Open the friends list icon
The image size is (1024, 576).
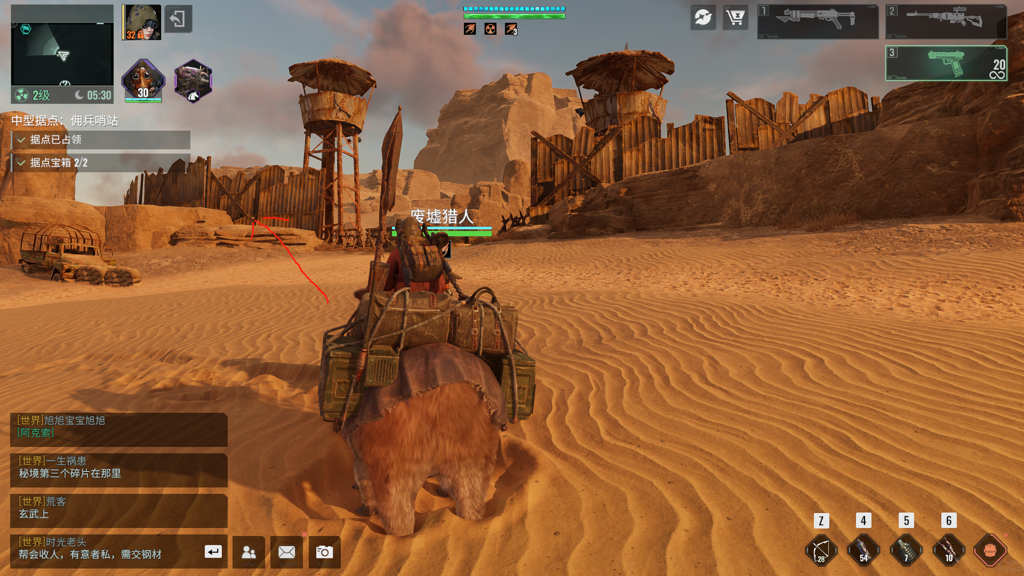[249, 551]
